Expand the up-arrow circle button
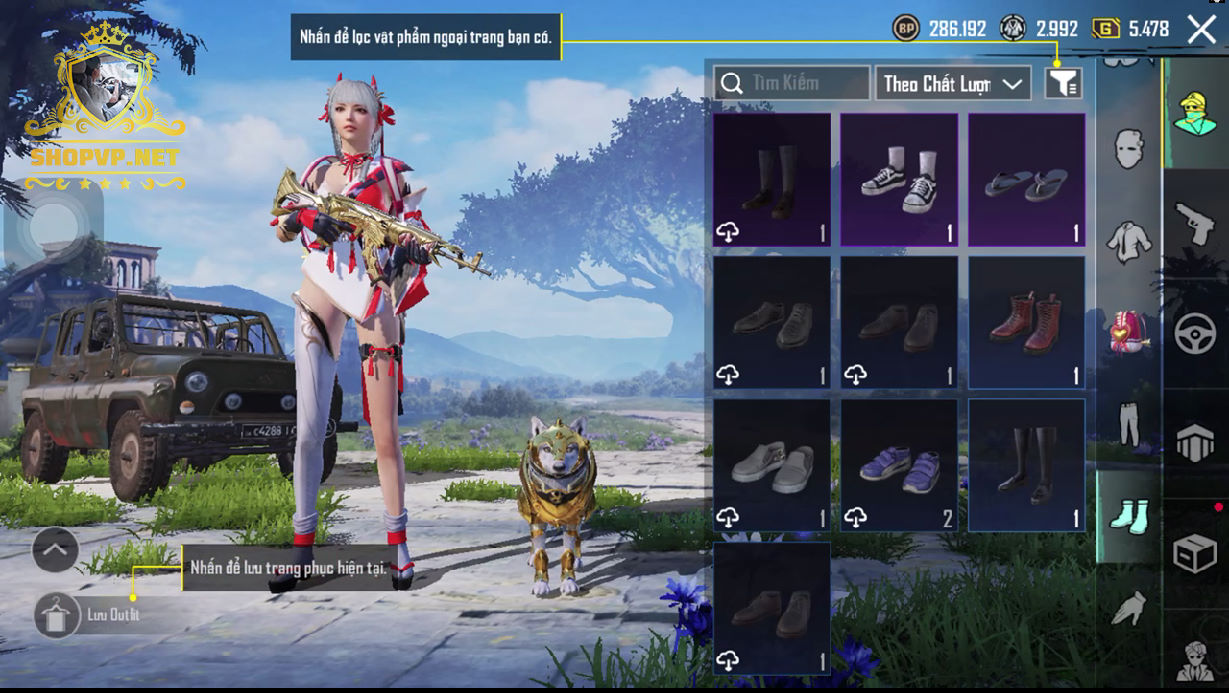The width and height of the screenshot is (1229, 693). coord(55,549)
